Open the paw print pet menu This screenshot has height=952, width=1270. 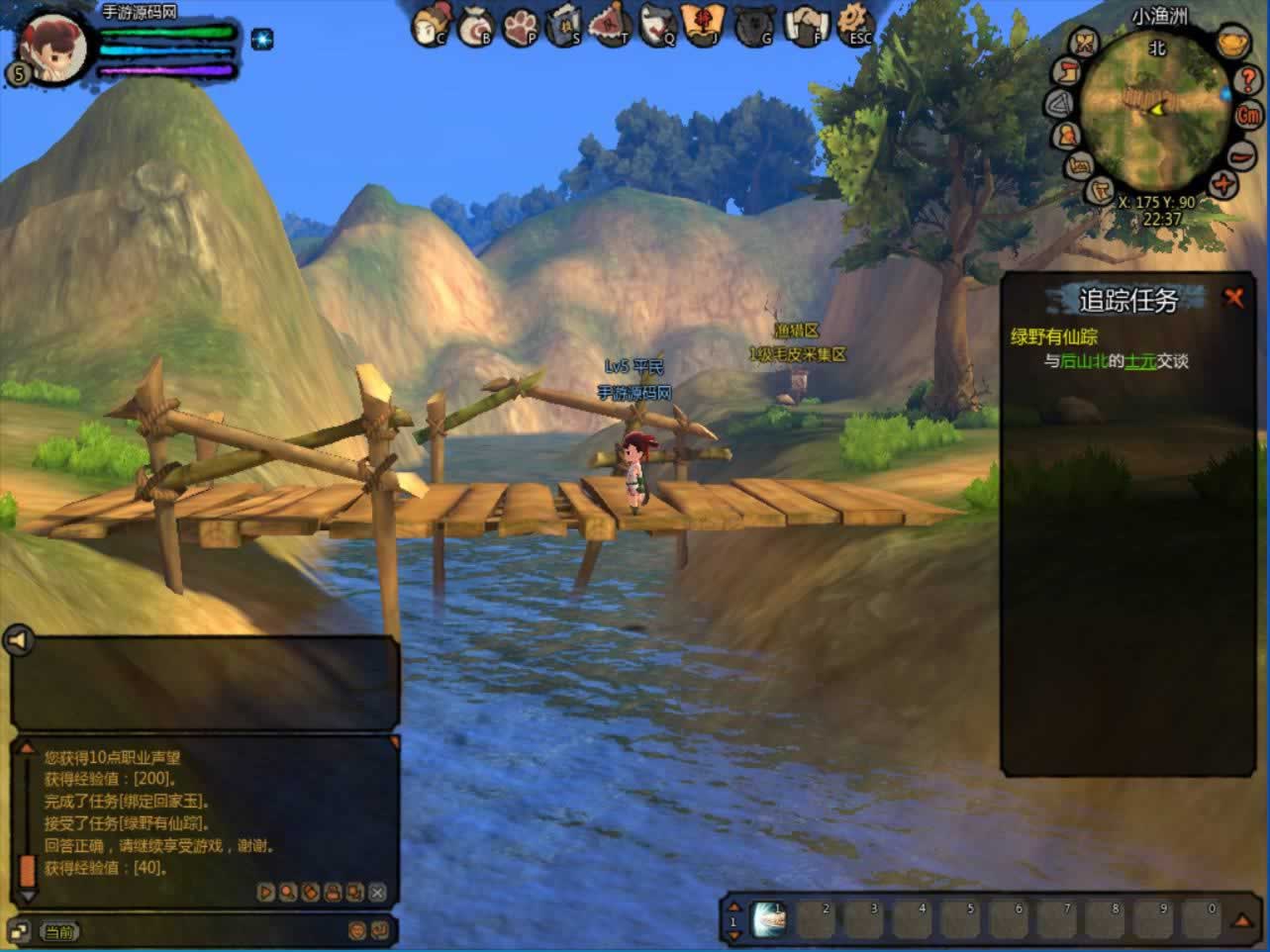pos(521,26)
